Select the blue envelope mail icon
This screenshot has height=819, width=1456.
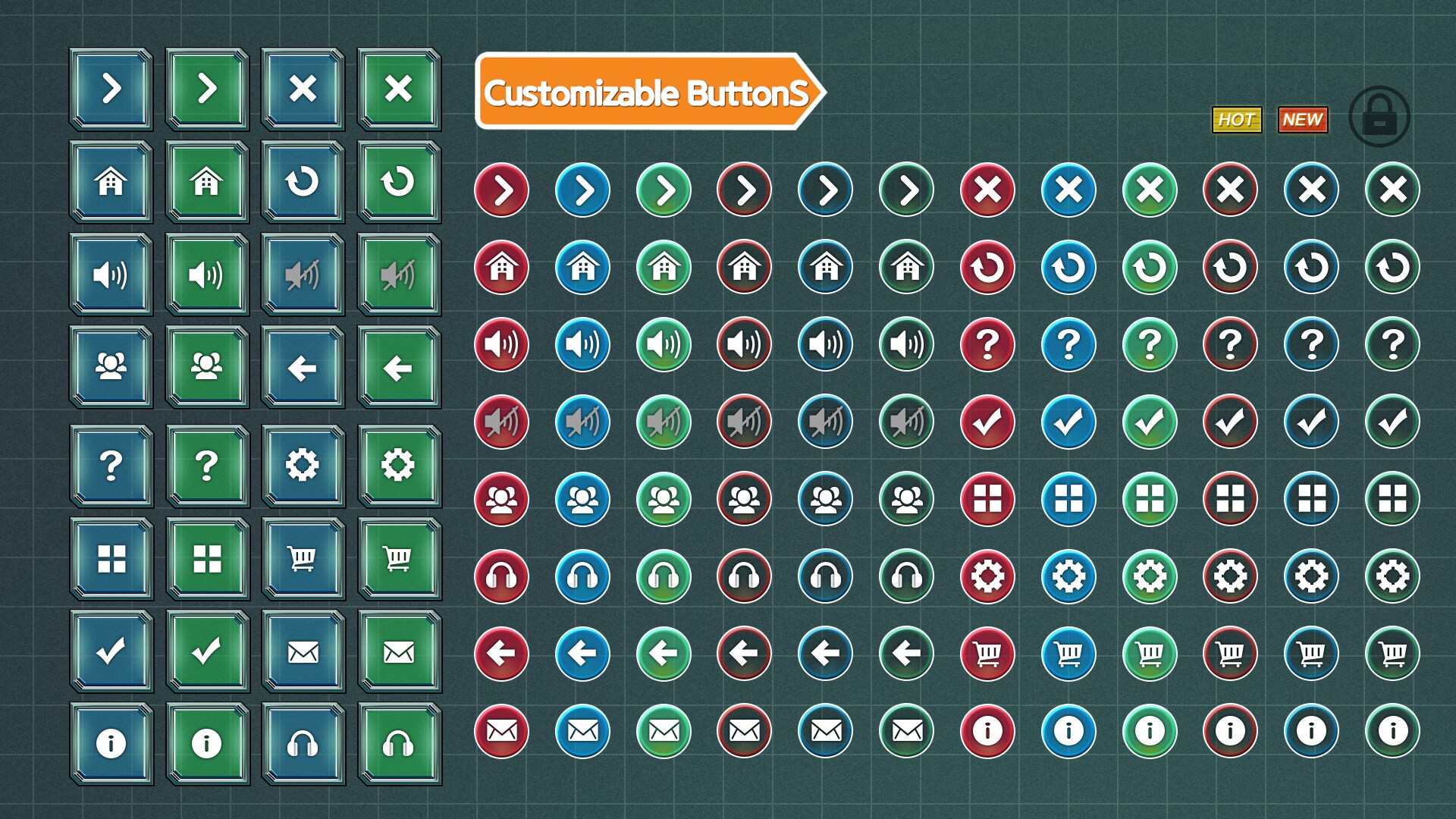[582, 731]
